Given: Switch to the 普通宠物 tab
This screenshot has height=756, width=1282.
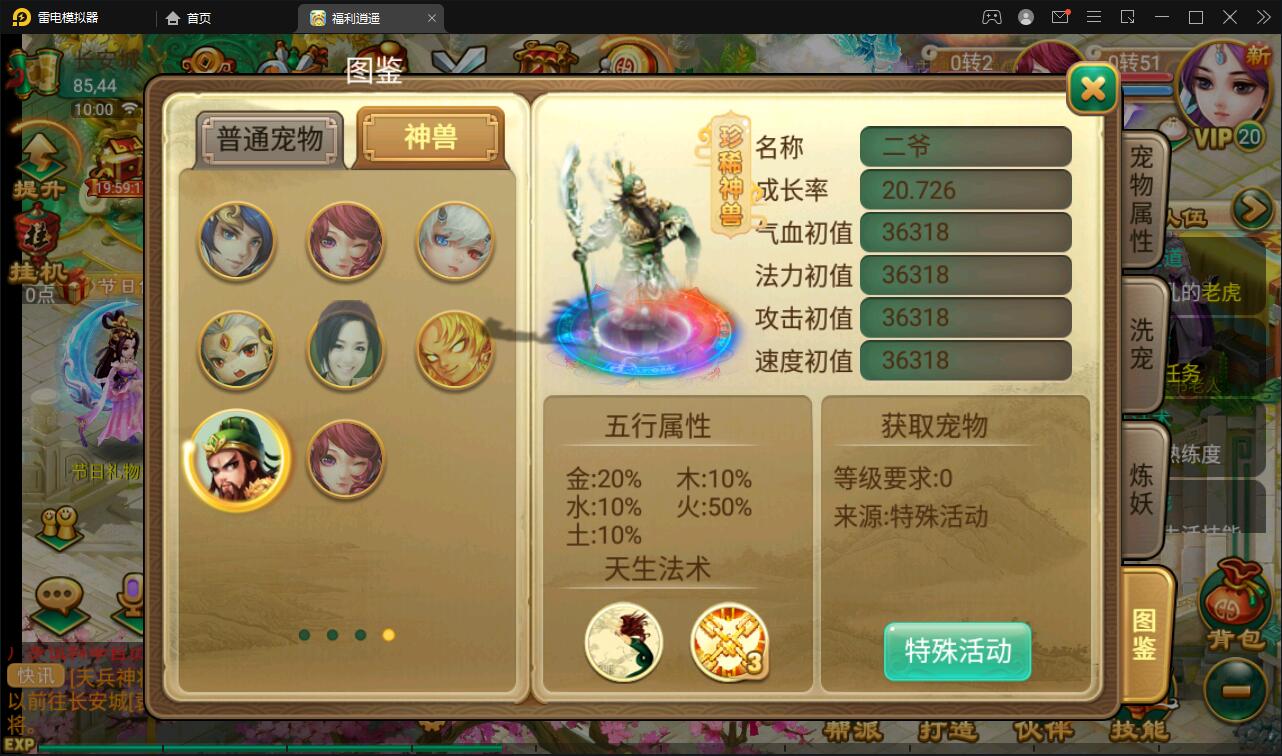Looking at the screenshot, I should 270,138.
